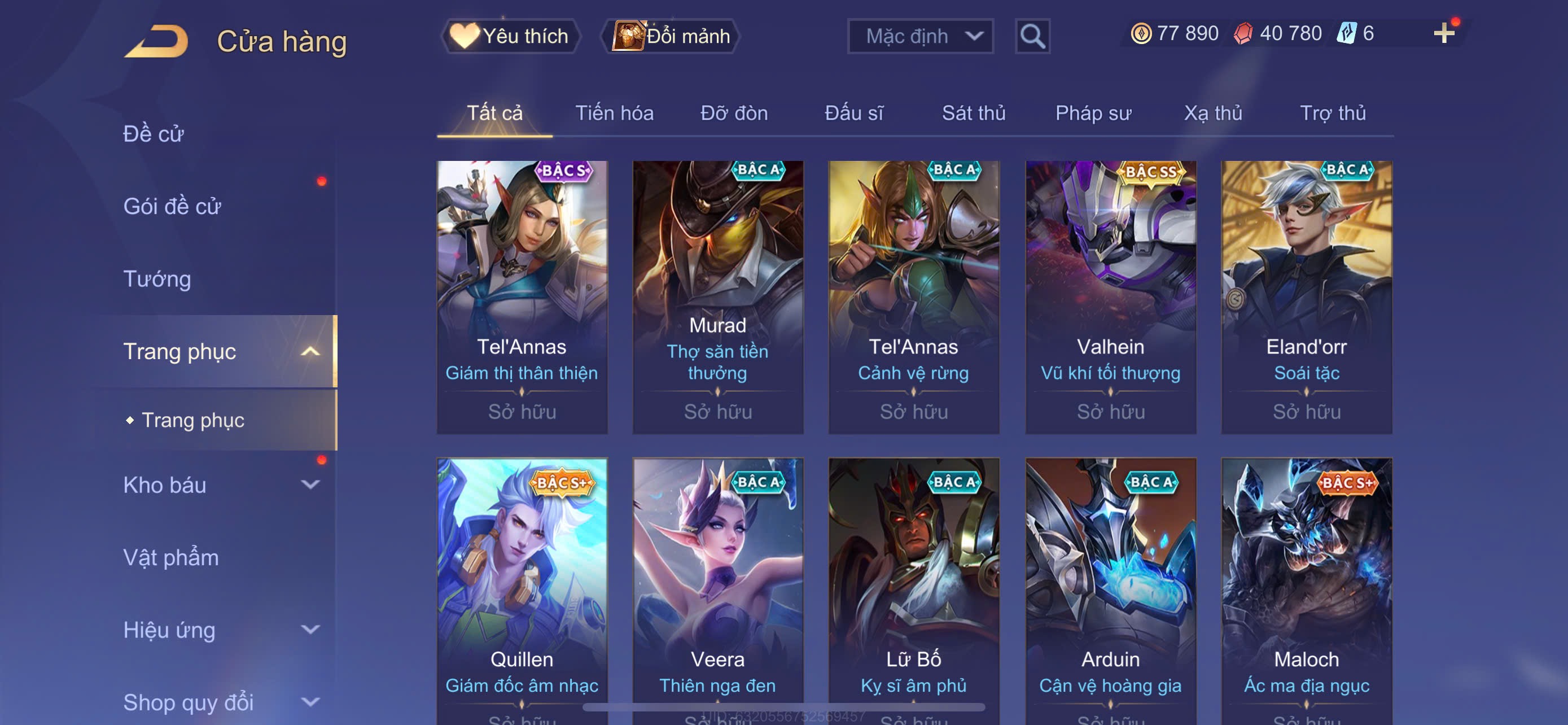Go back using the golden arrow button
The width and height of the screenshot is (1568, 725).
click(x=157, y=41)
